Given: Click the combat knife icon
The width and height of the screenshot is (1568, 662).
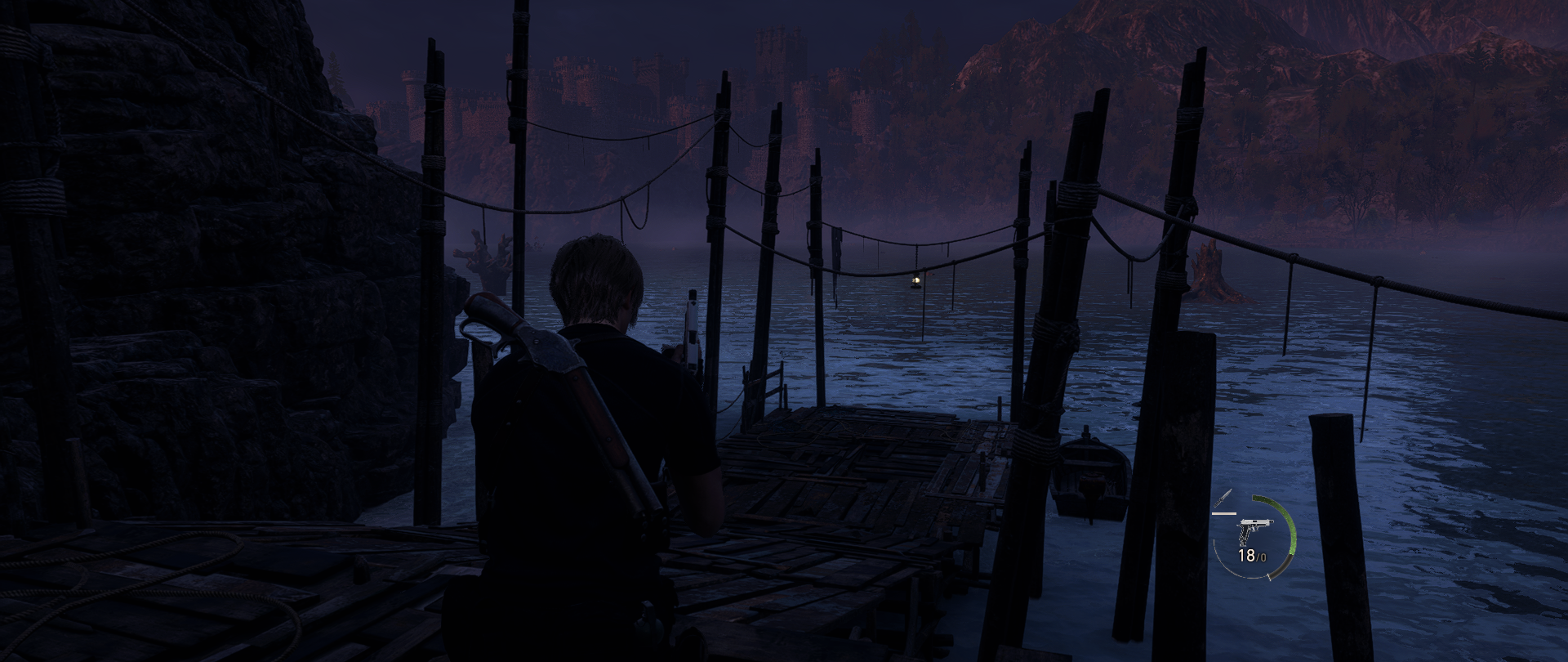Looking at the screenshot, I should point(1223,498).
